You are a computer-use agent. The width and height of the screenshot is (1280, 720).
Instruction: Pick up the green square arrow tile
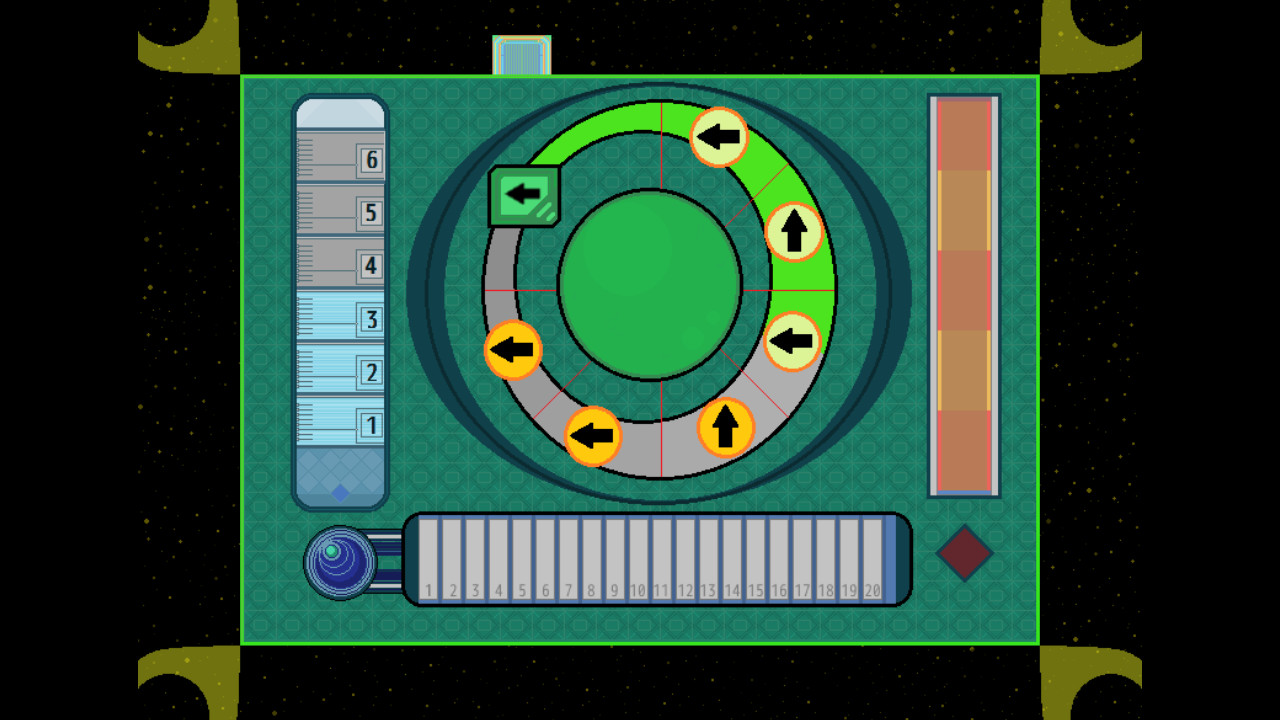tap(524, 194)
